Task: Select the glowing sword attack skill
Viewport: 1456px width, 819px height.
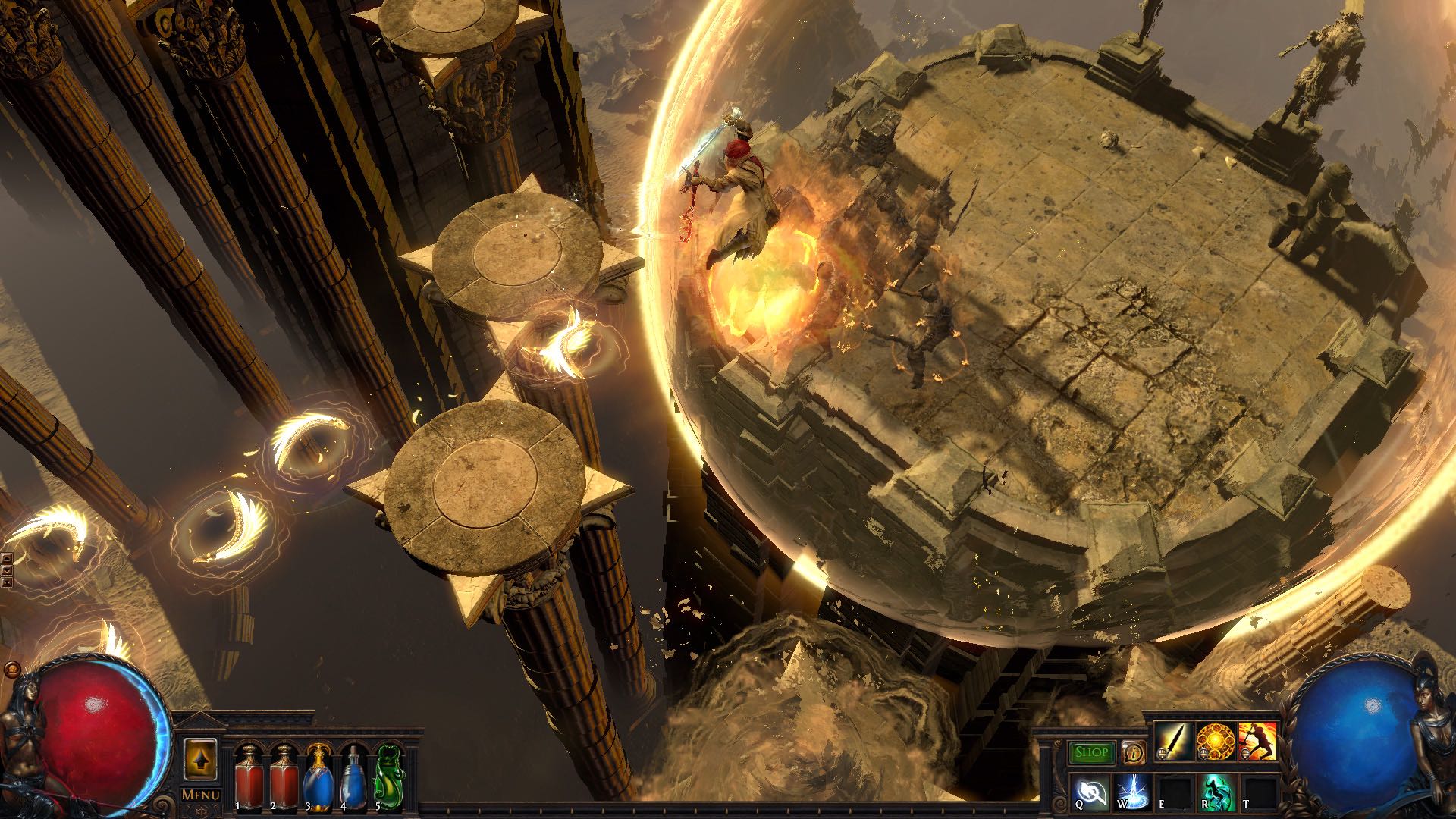Action: (1172, 742)
